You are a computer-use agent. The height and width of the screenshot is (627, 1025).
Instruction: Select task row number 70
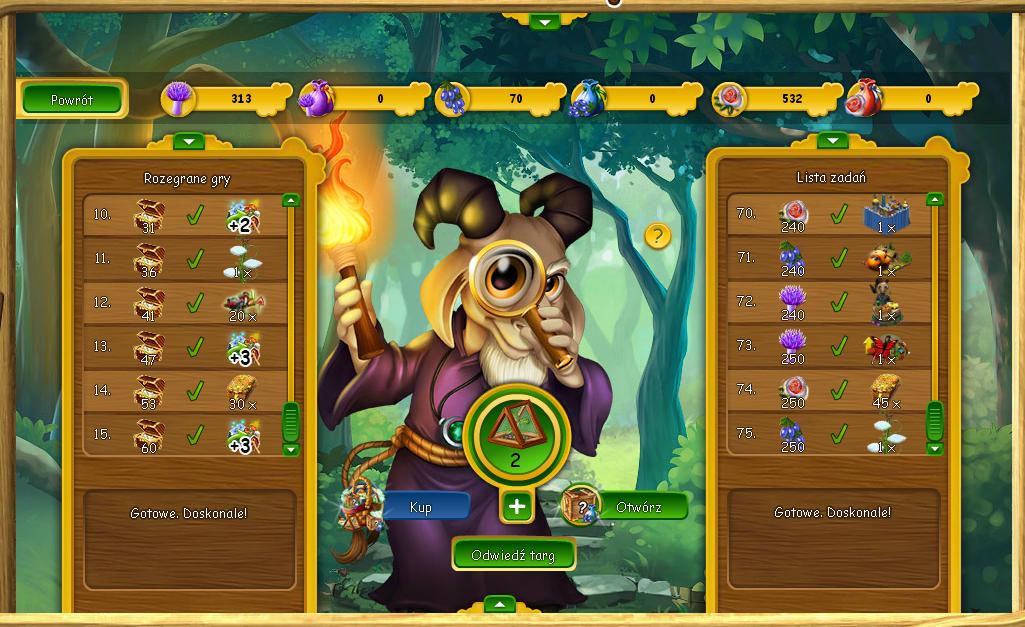[829, 214]
